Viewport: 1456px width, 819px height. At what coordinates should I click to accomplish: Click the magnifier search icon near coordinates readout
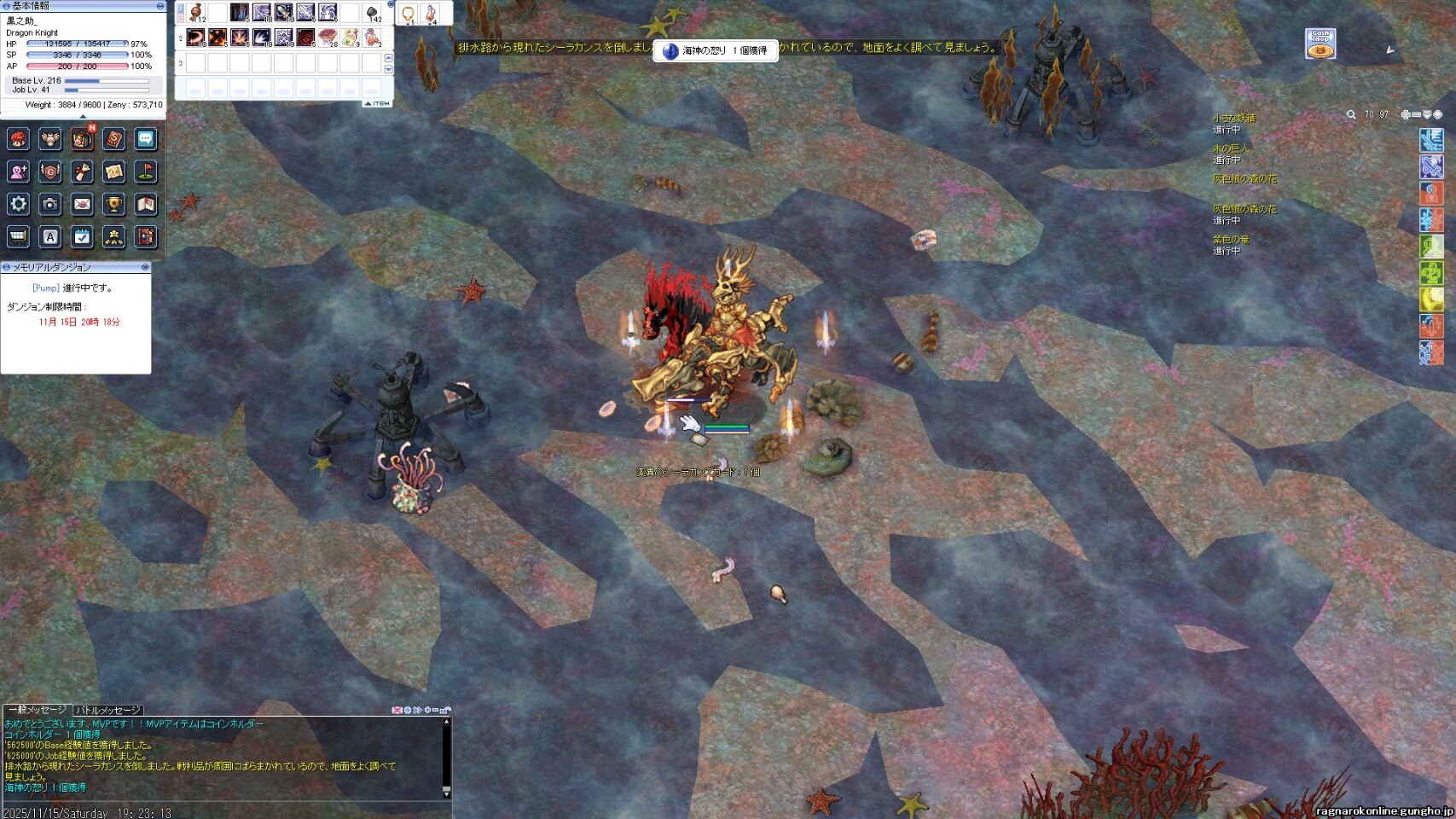click(x=1351, y=114)
